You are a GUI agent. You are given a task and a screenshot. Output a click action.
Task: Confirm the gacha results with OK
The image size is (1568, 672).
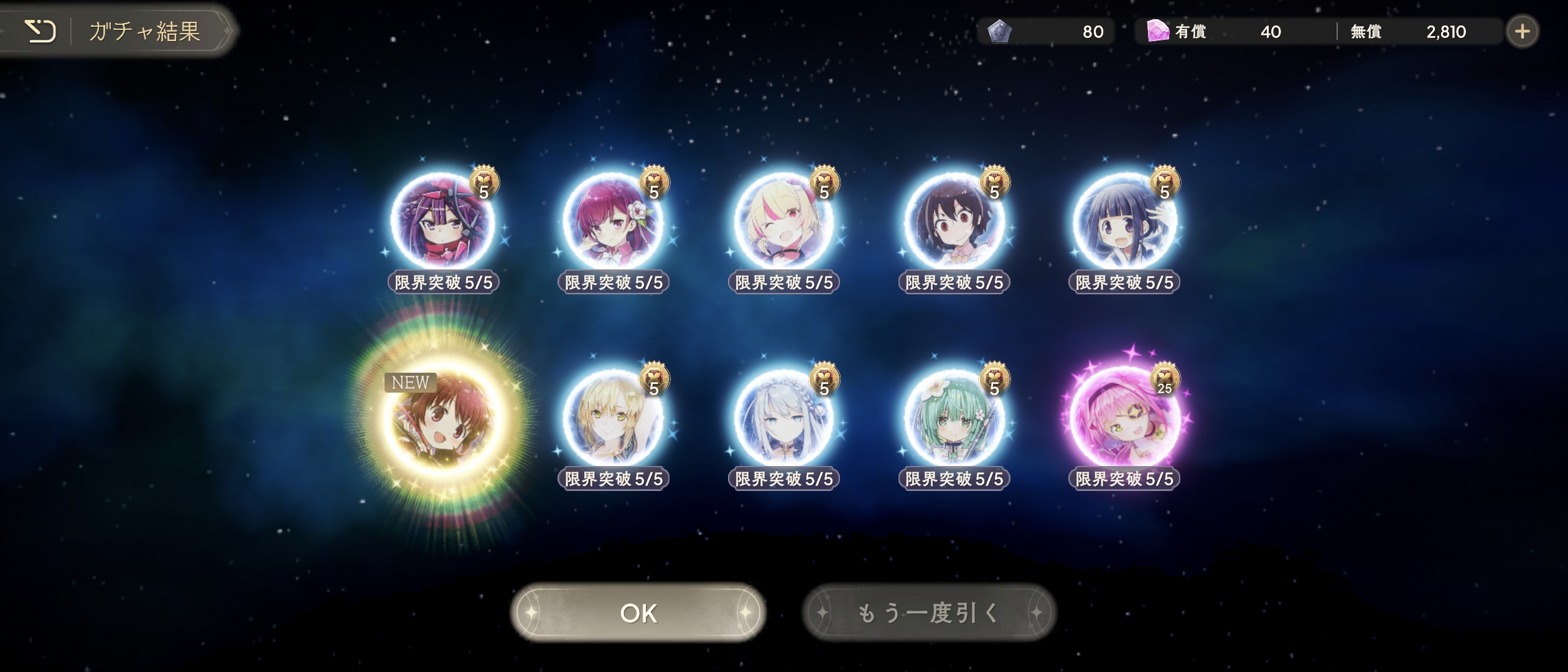[x=638, y=613]
